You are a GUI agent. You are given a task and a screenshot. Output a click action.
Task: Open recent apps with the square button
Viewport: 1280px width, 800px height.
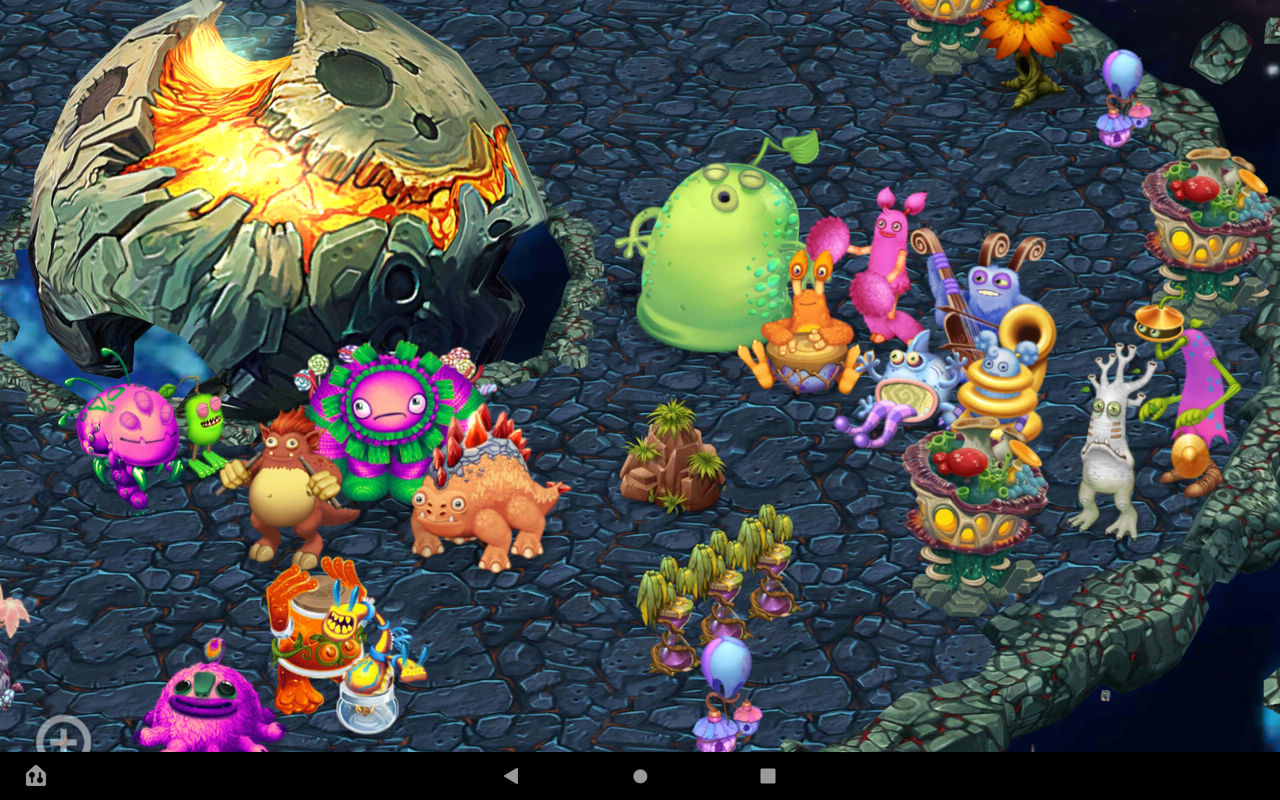point(767,775)
